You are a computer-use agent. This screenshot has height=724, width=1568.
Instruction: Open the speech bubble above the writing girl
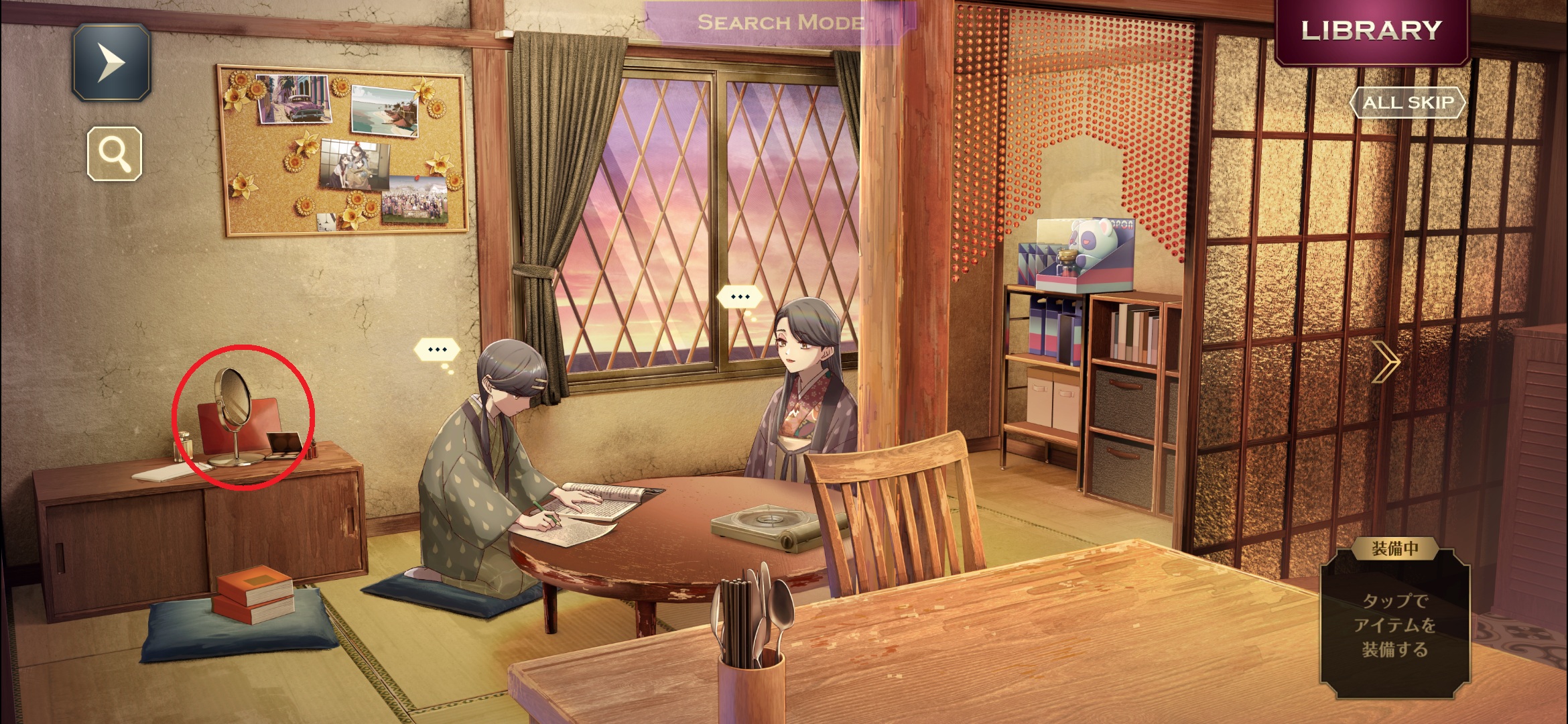tap(437, 349)
